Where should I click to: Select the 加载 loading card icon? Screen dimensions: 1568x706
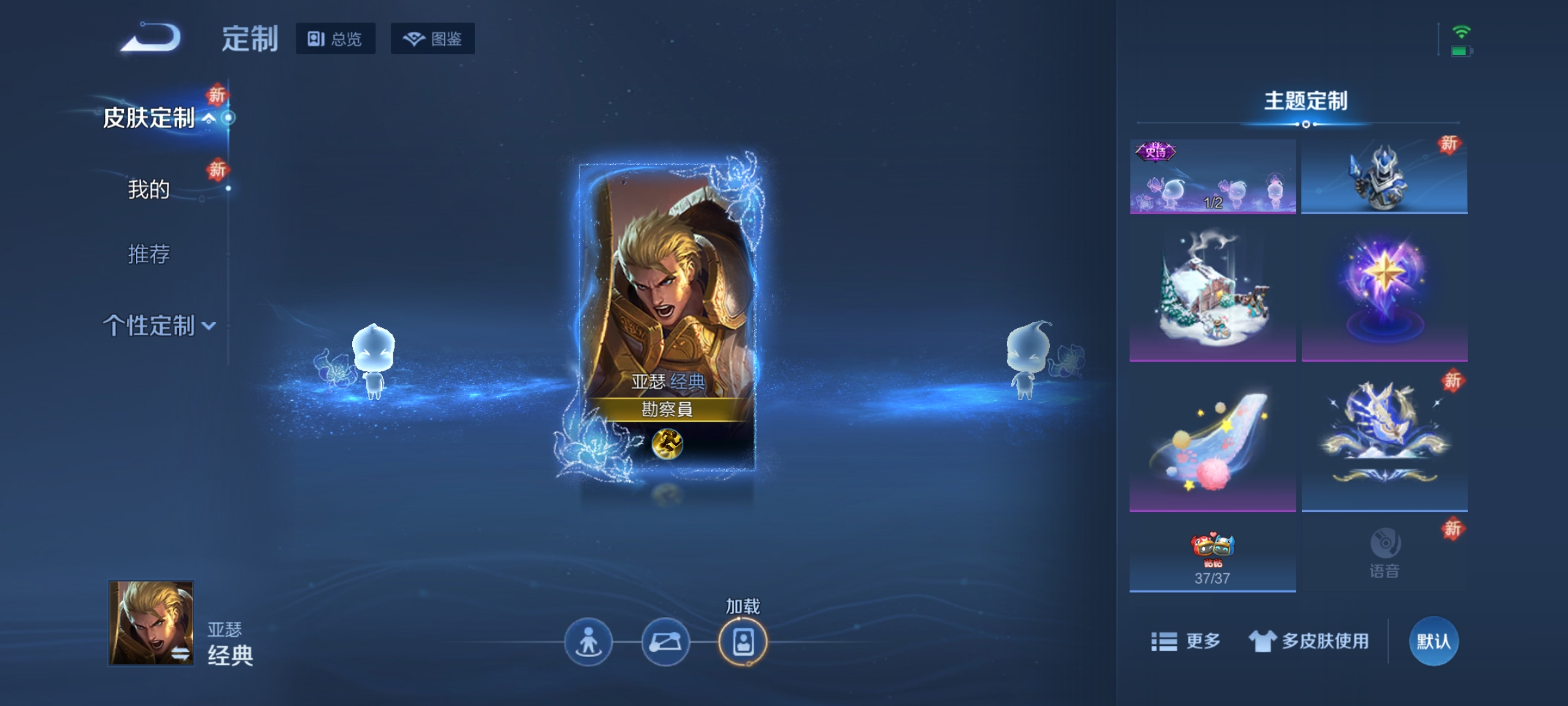point(743,642)
